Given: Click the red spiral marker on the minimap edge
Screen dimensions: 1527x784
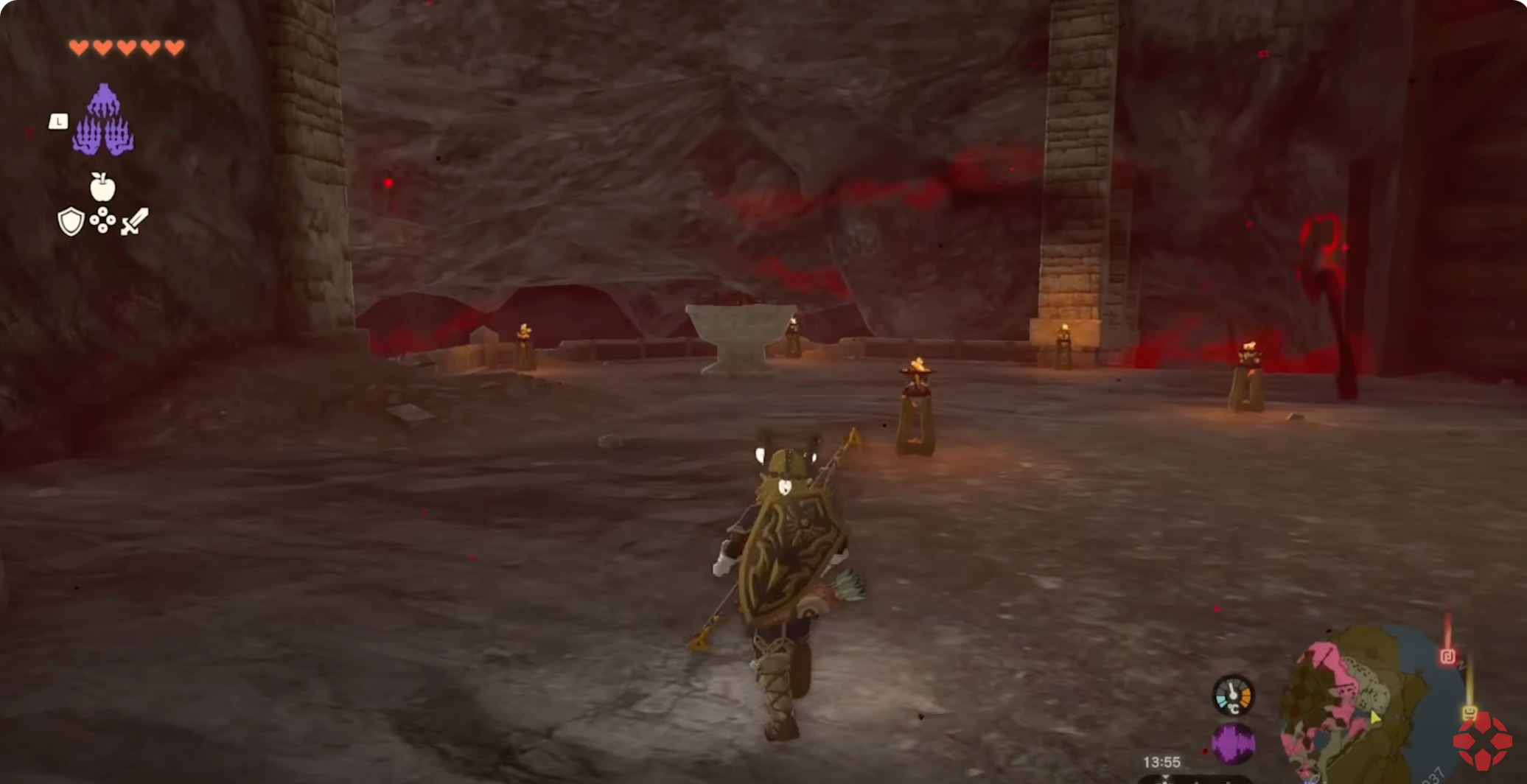Looking at the screenshot, I should [1447, 656].
